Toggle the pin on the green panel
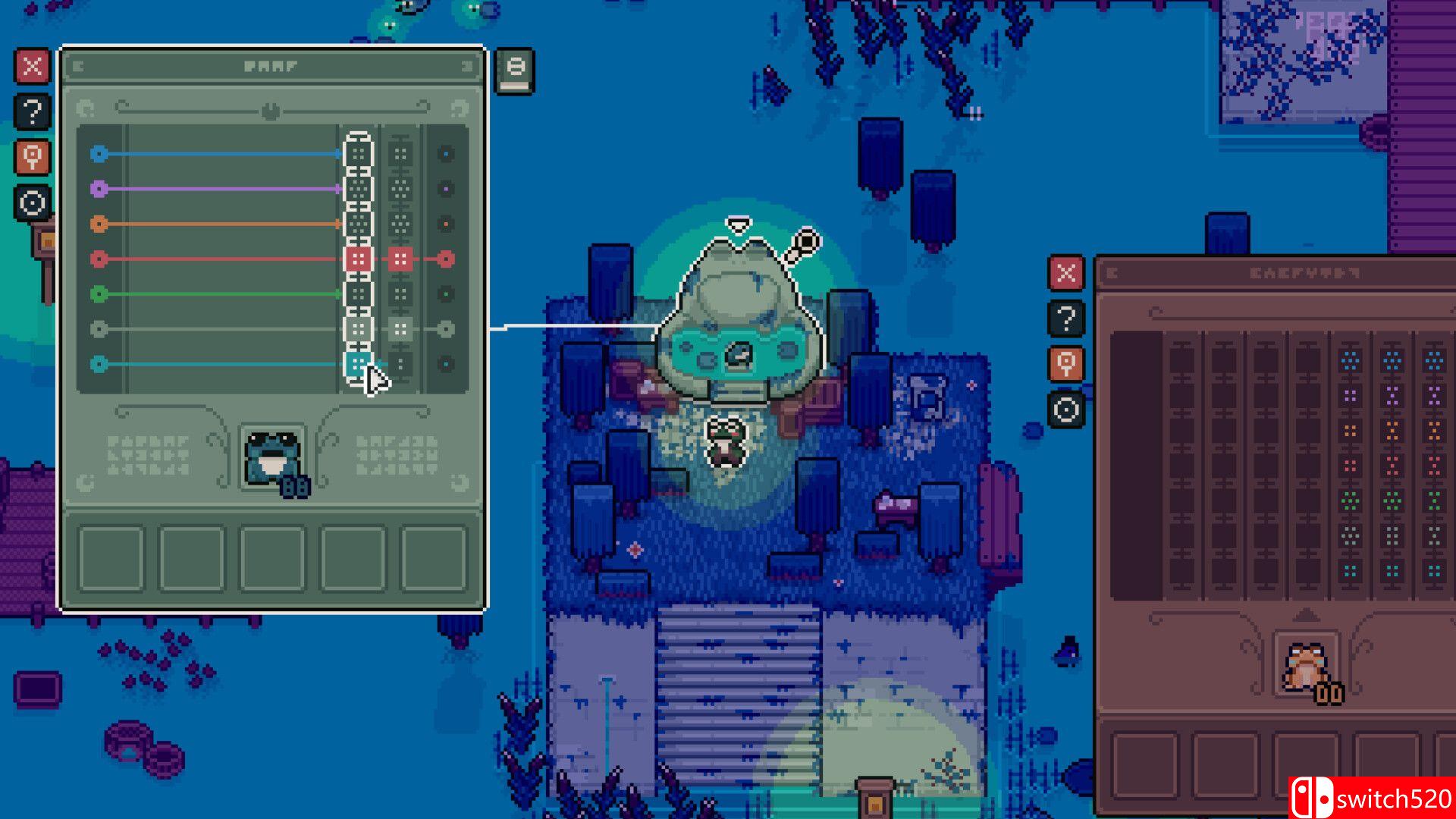 click(x=32, y=158)
